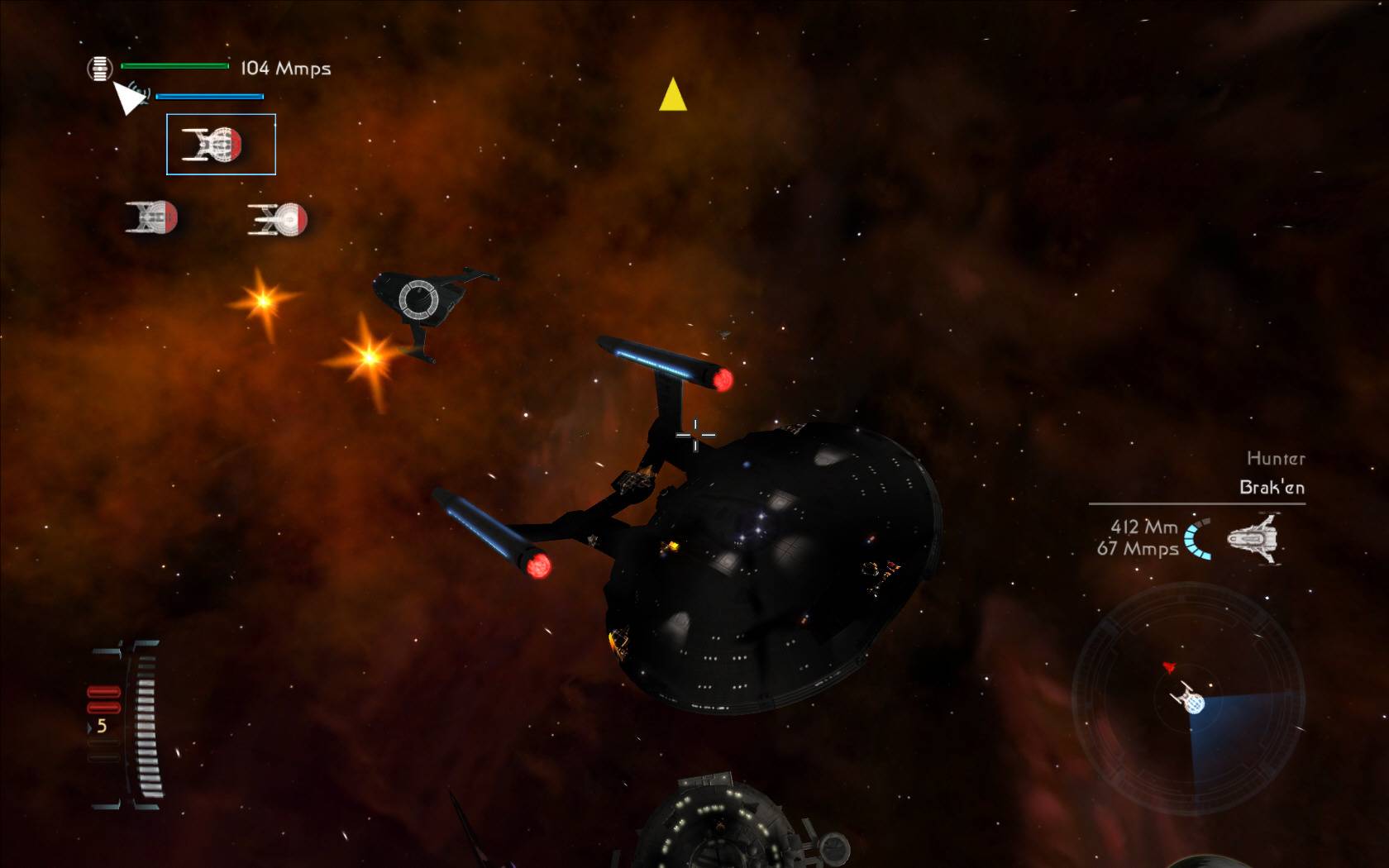Click the yellow triangle objective marker
Screen dimensions: 1389x868
click(673, 95)
